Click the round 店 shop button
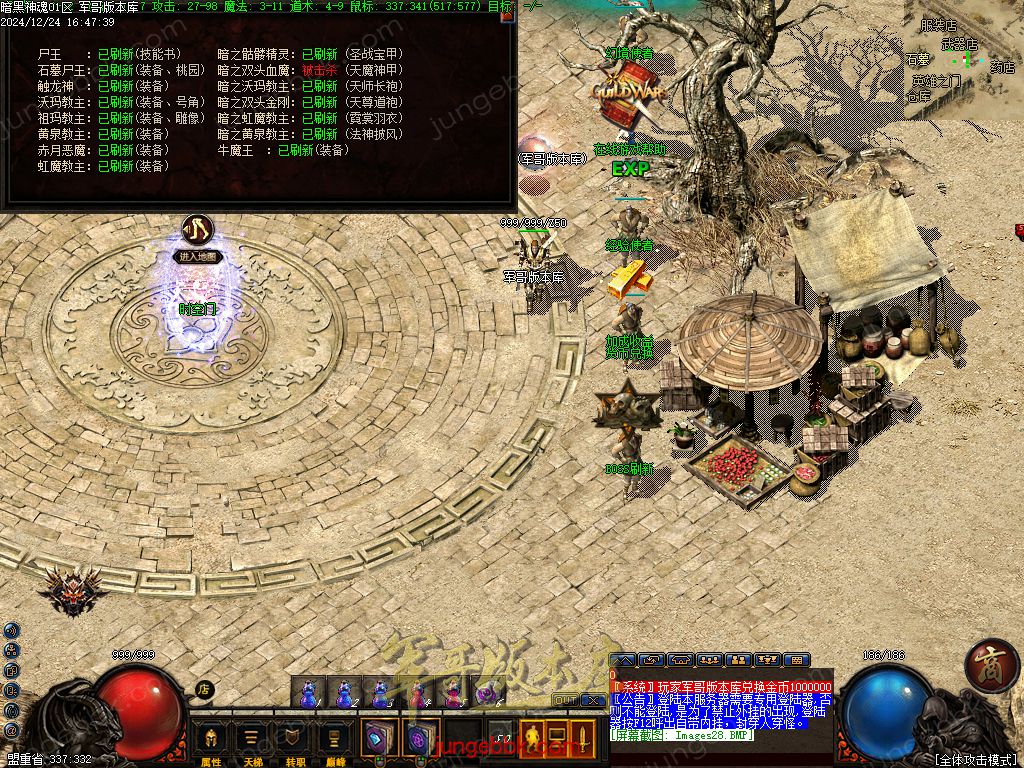 tap(203, 689)
